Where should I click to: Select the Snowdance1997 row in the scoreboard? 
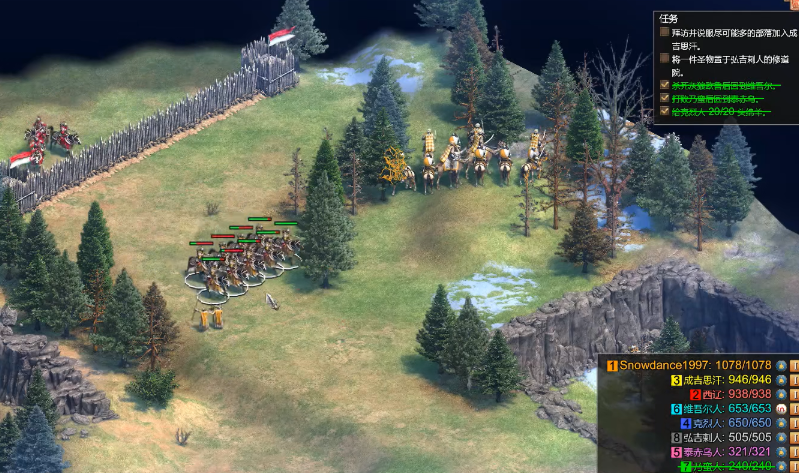pyautogui.click(x=690, y=366)
